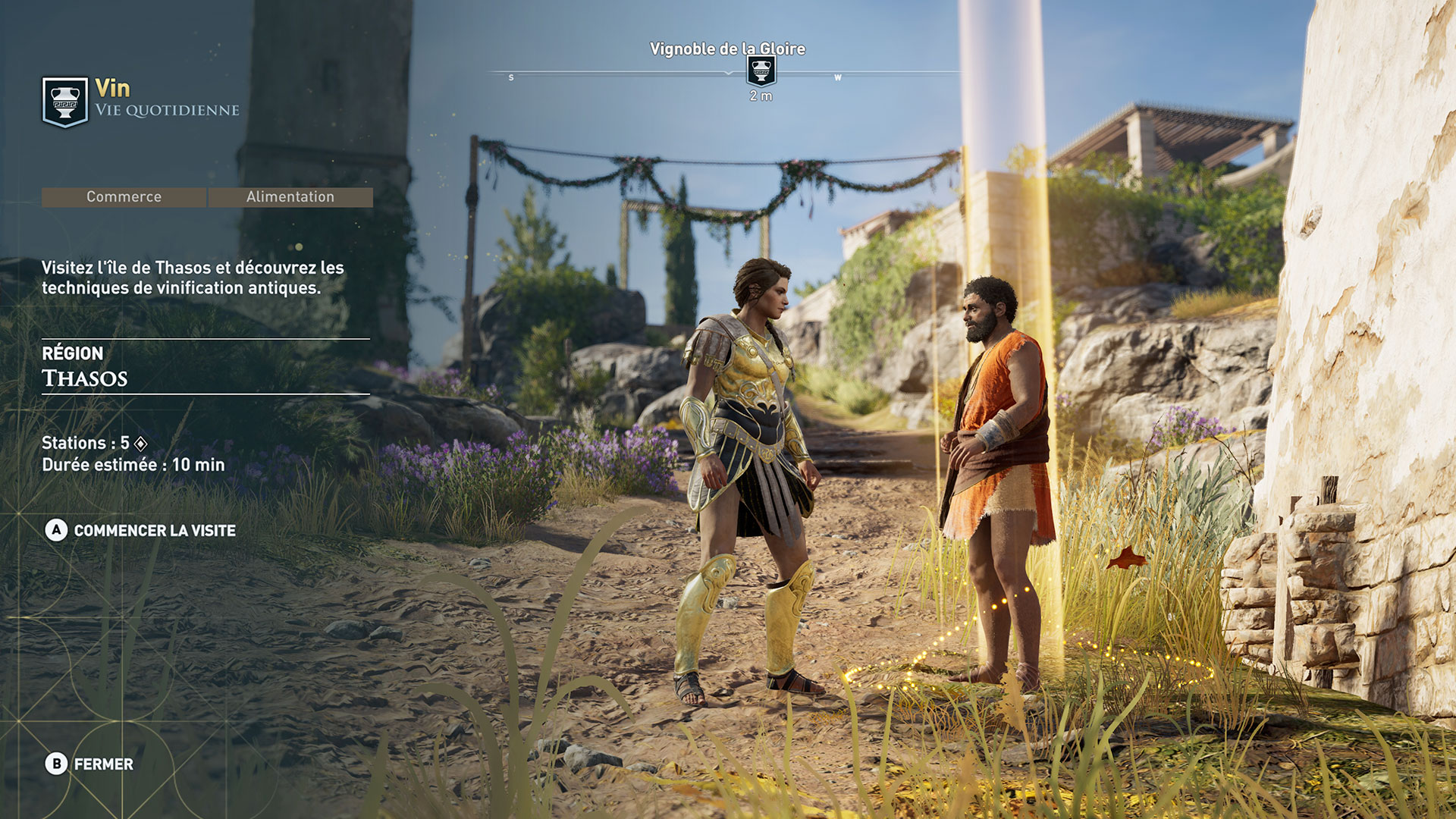Click the Vignoble de la Gloire compass marker
Image resolution: width=1456 pixels, height=819 pixels.
[761, 71]
